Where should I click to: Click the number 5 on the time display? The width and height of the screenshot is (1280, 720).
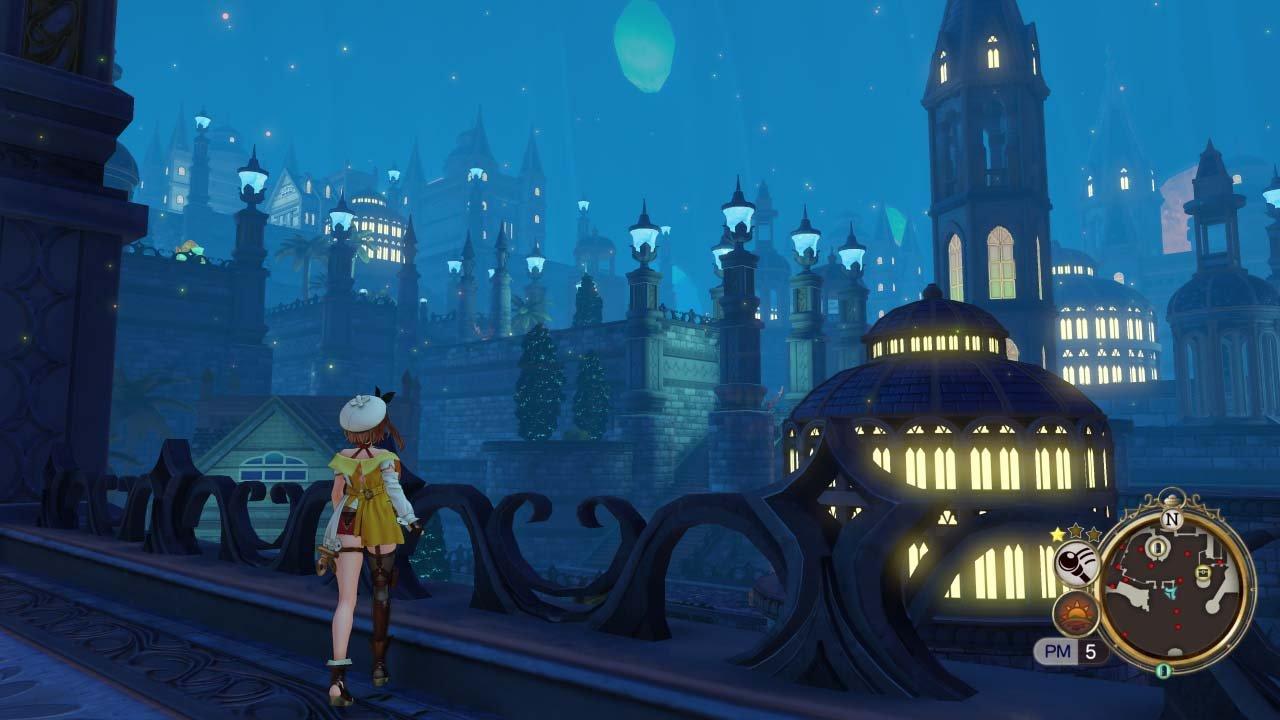(x=1090, y=651)
